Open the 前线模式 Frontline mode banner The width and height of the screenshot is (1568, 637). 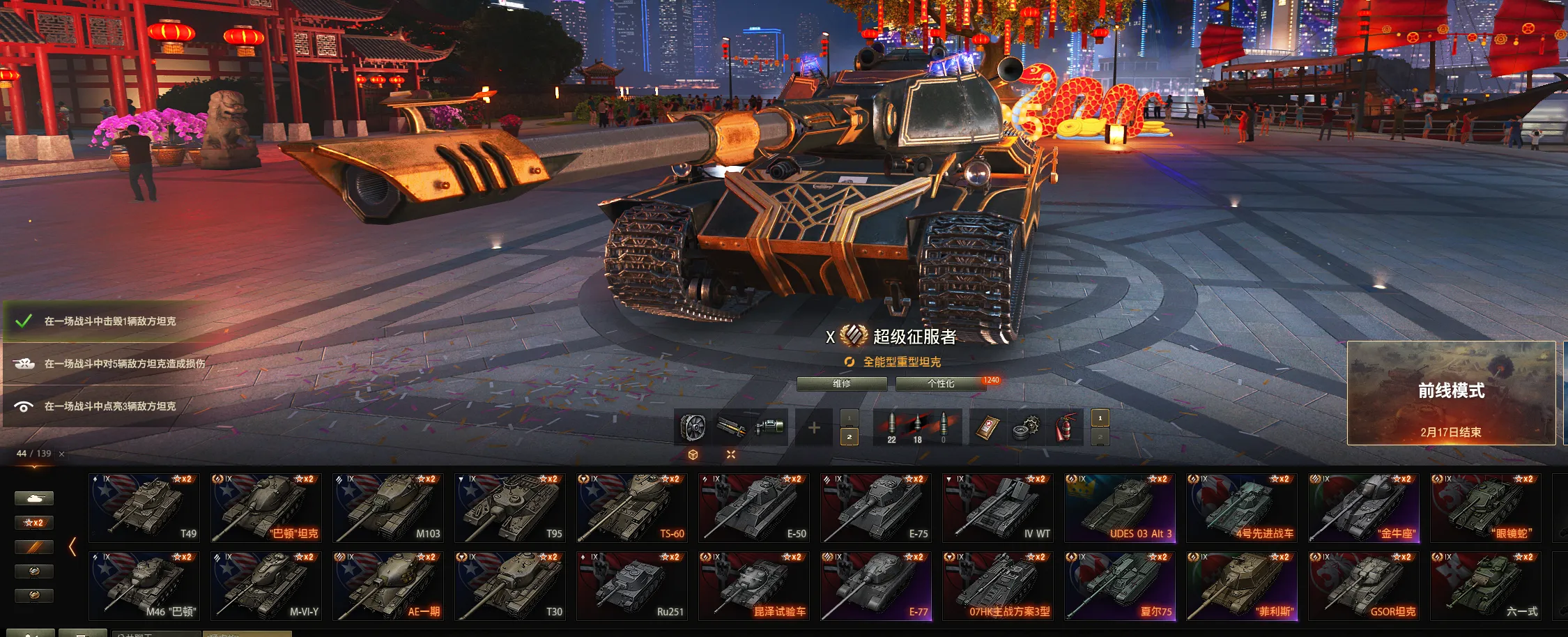coord(1451,393)
